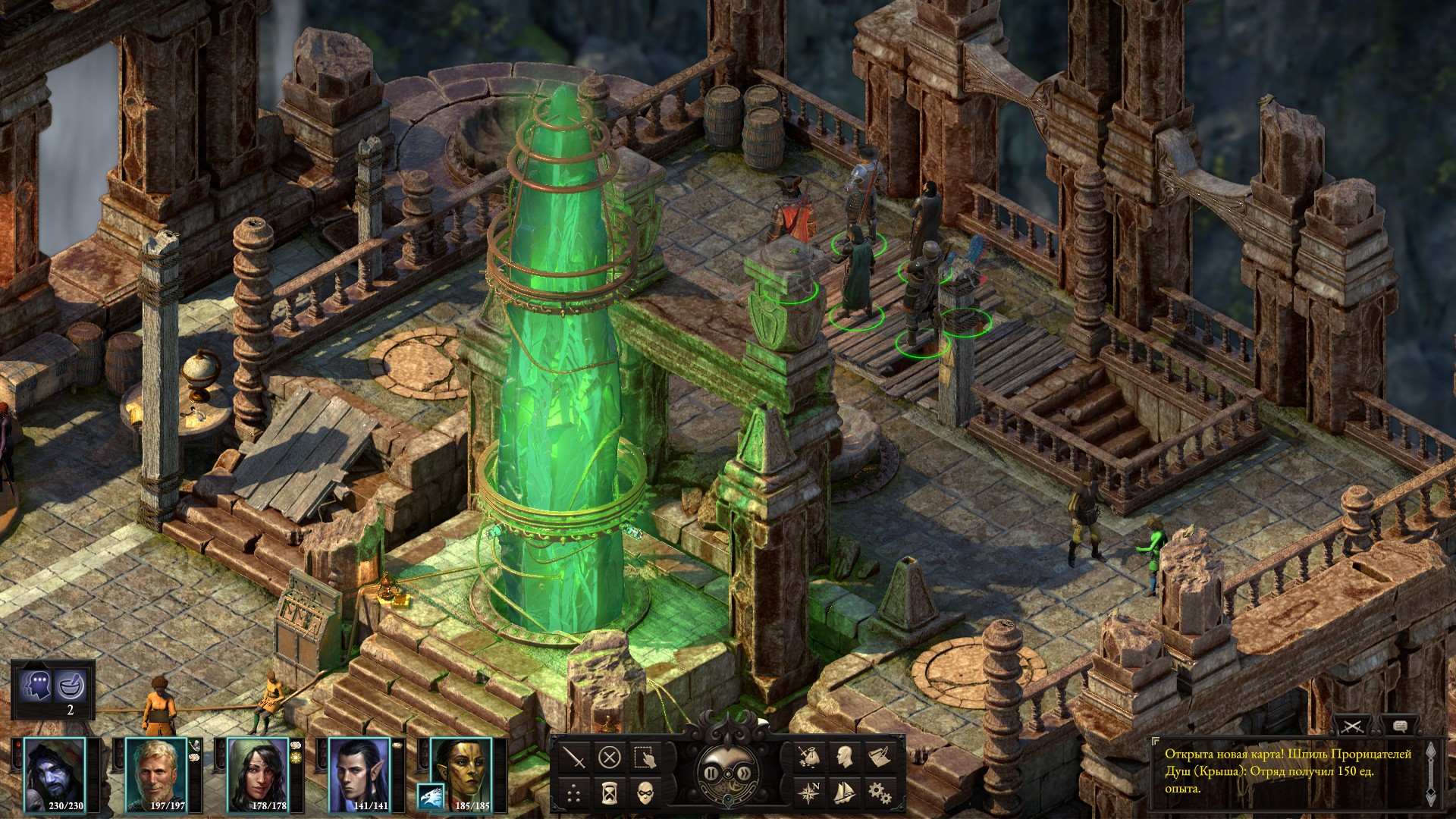Toggle stealth mode with the masked face

click(645, 793)
